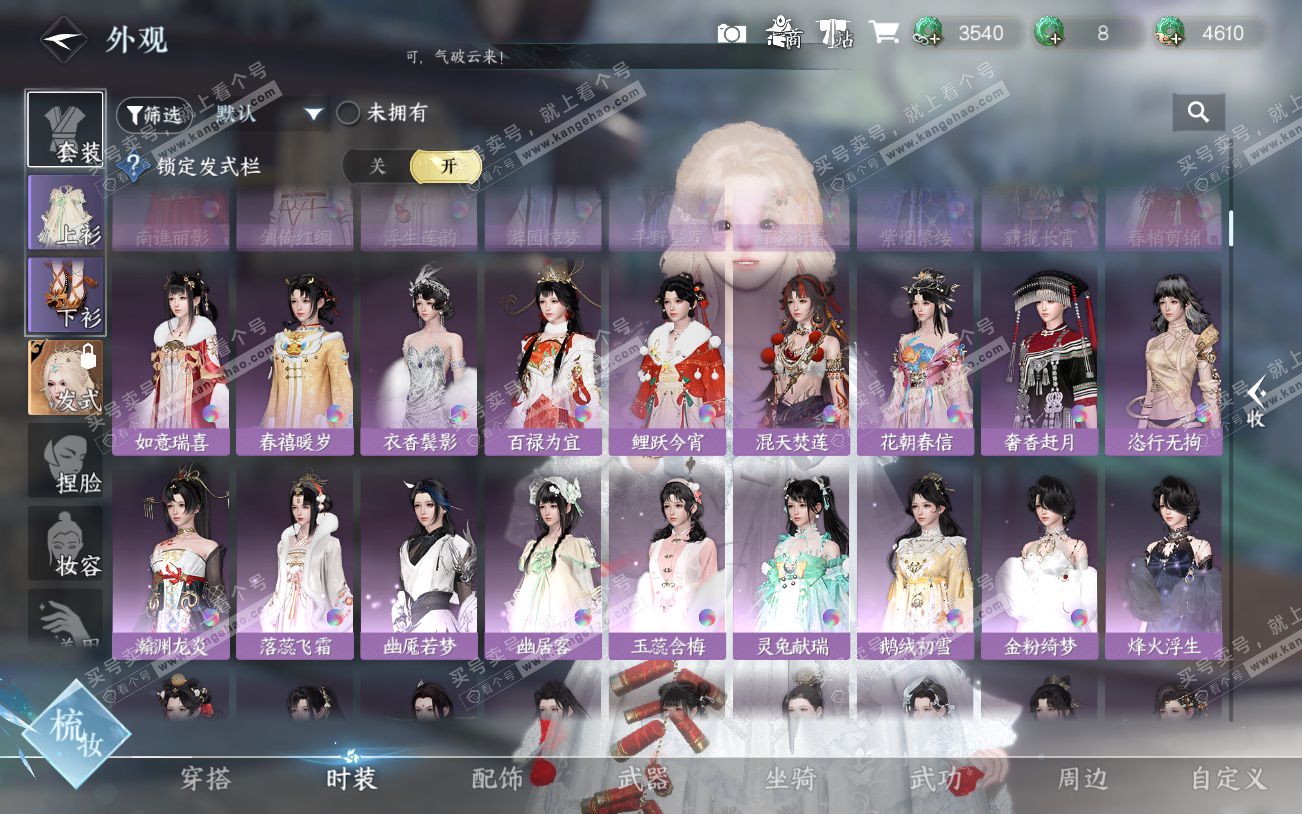Select the 如意瑞喜 outfit
This screenshot has width=1302, height=814.
pyautogui.click(x=171, y=358)
